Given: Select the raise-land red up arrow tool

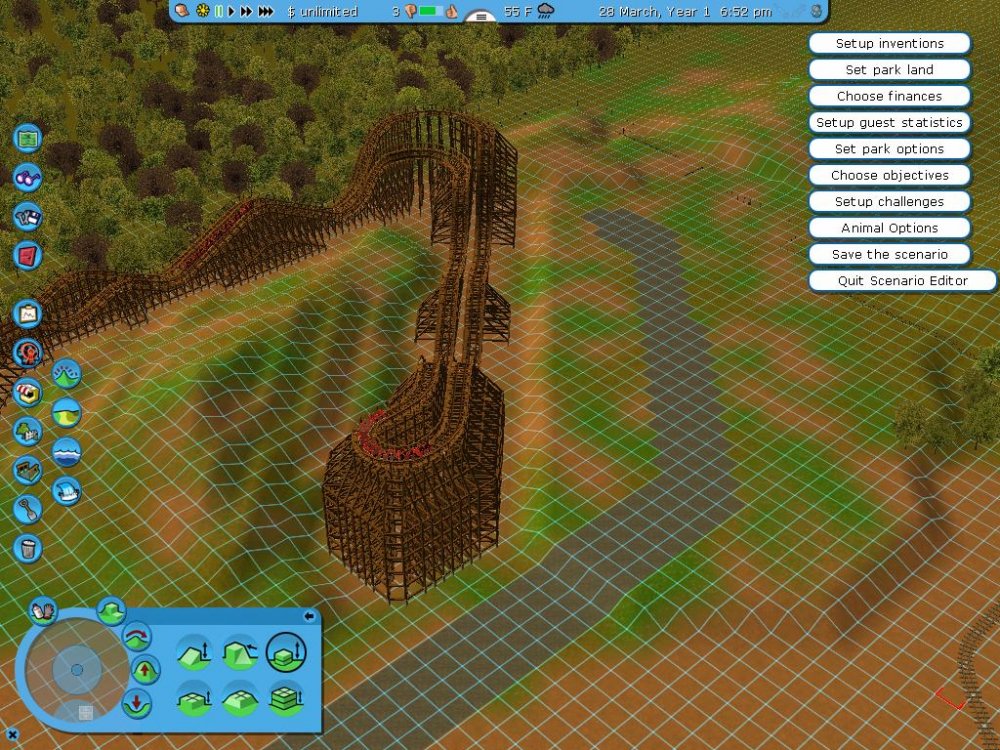Looking at the screenshot, I should 145,669.
